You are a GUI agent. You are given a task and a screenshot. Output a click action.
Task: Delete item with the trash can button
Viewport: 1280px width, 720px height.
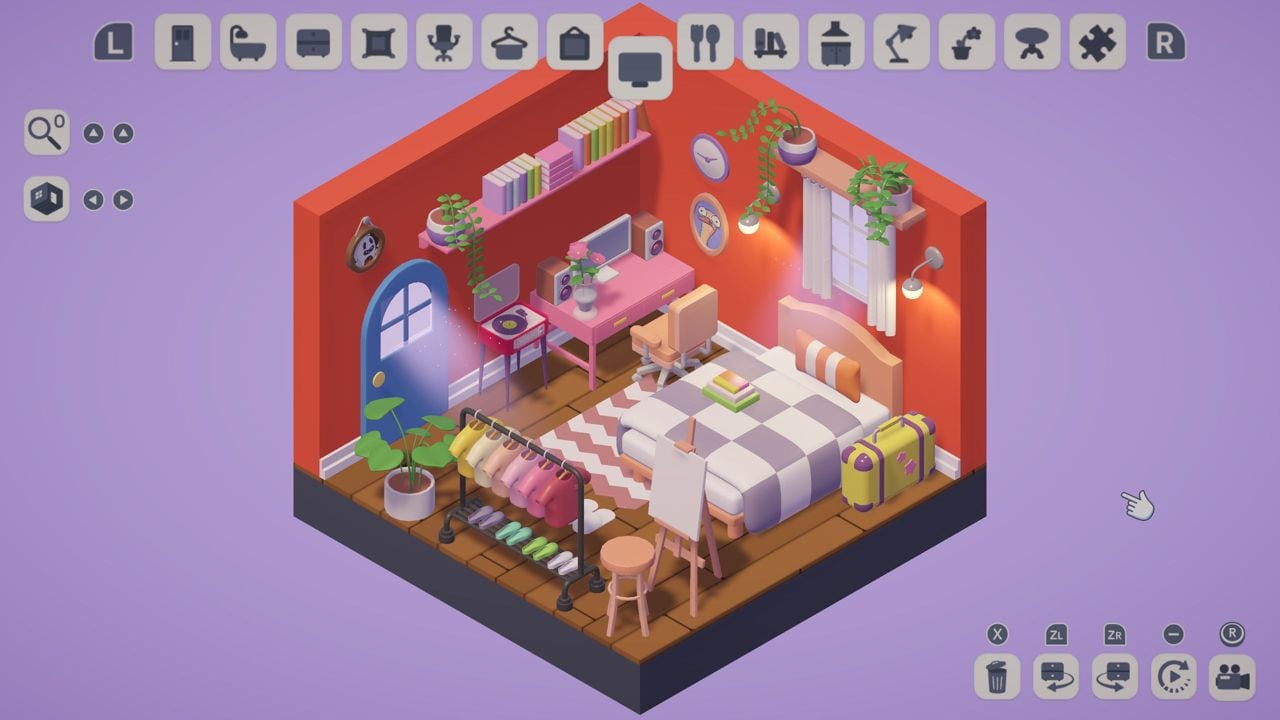[x=997, y=677]
